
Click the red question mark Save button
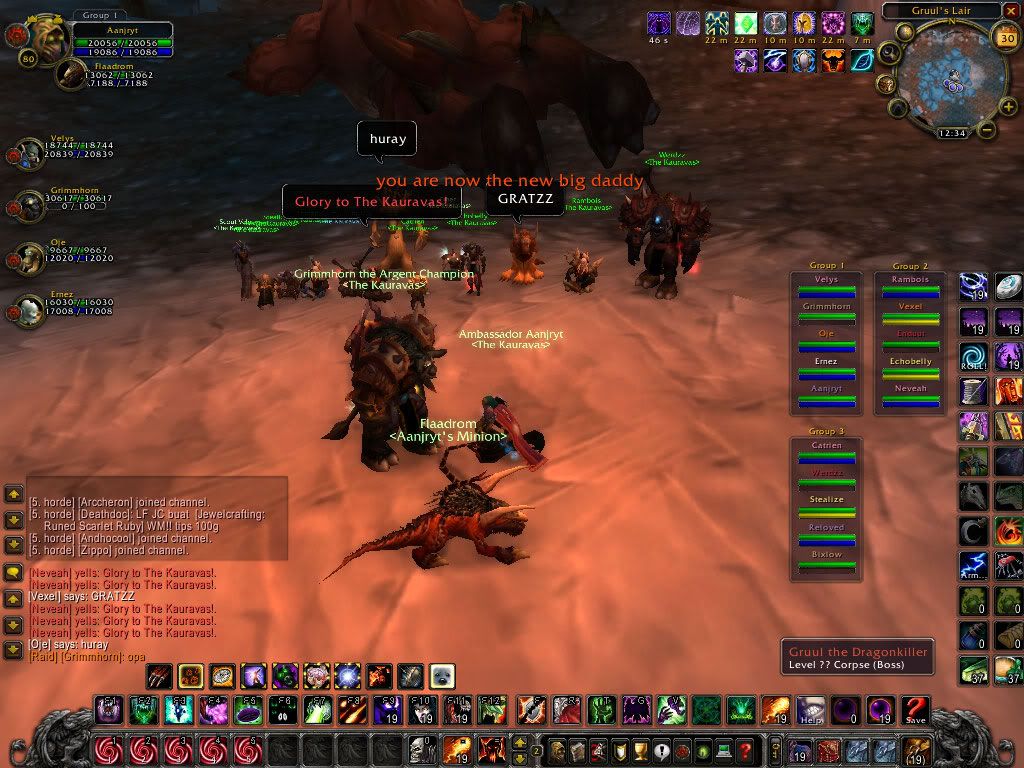[915, 710]
